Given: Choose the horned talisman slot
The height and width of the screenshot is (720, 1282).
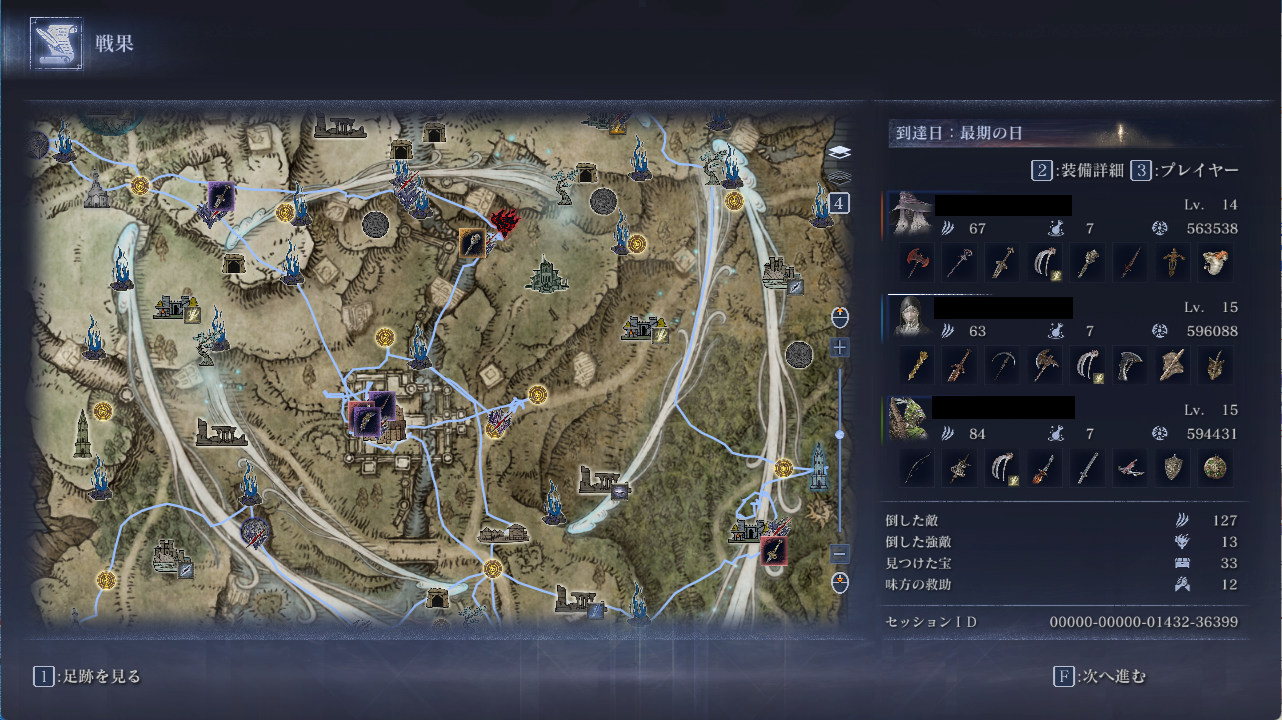Looking at the screenshot, I should 1216,366.
